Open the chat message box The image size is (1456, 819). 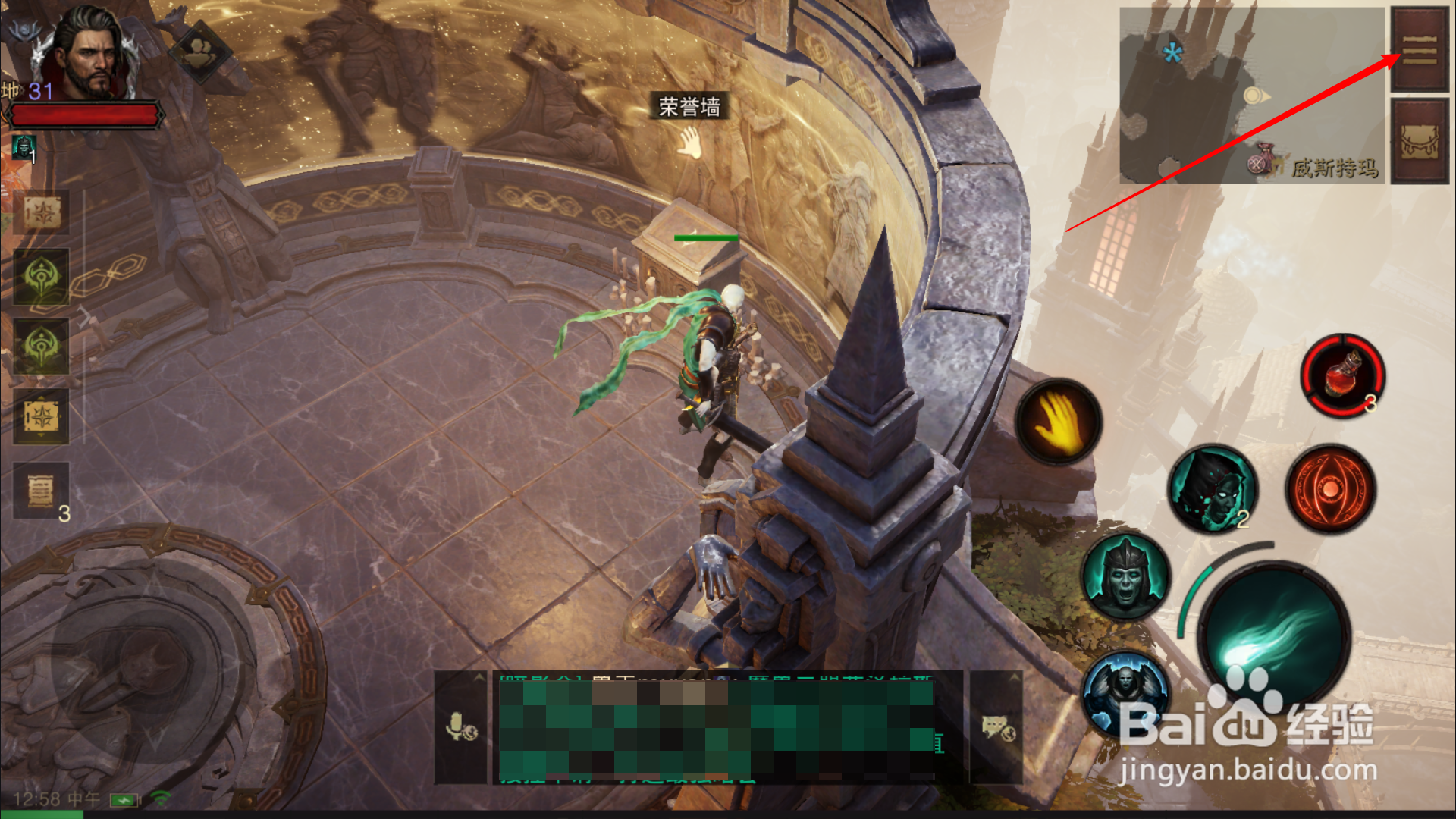(x=717, y=728)
